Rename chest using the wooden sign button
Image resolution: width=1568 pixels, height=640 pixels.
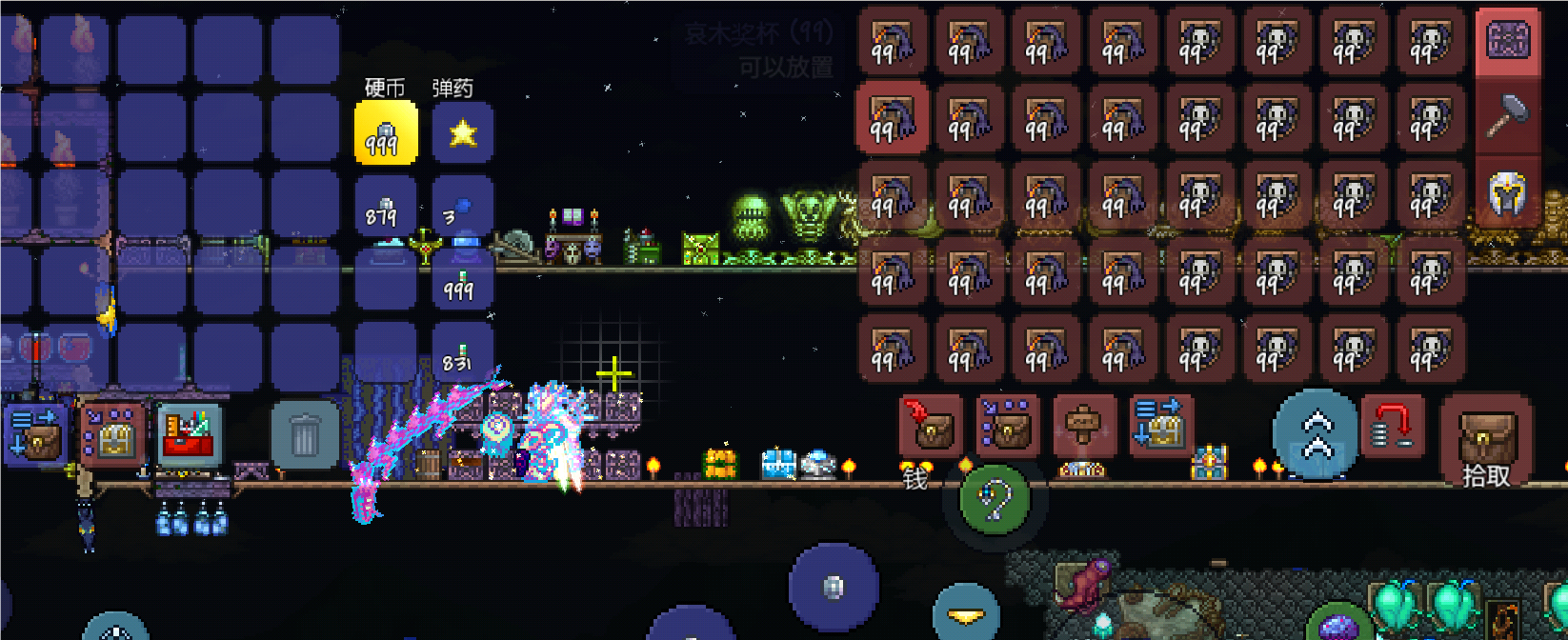(x=1084, y=427)
